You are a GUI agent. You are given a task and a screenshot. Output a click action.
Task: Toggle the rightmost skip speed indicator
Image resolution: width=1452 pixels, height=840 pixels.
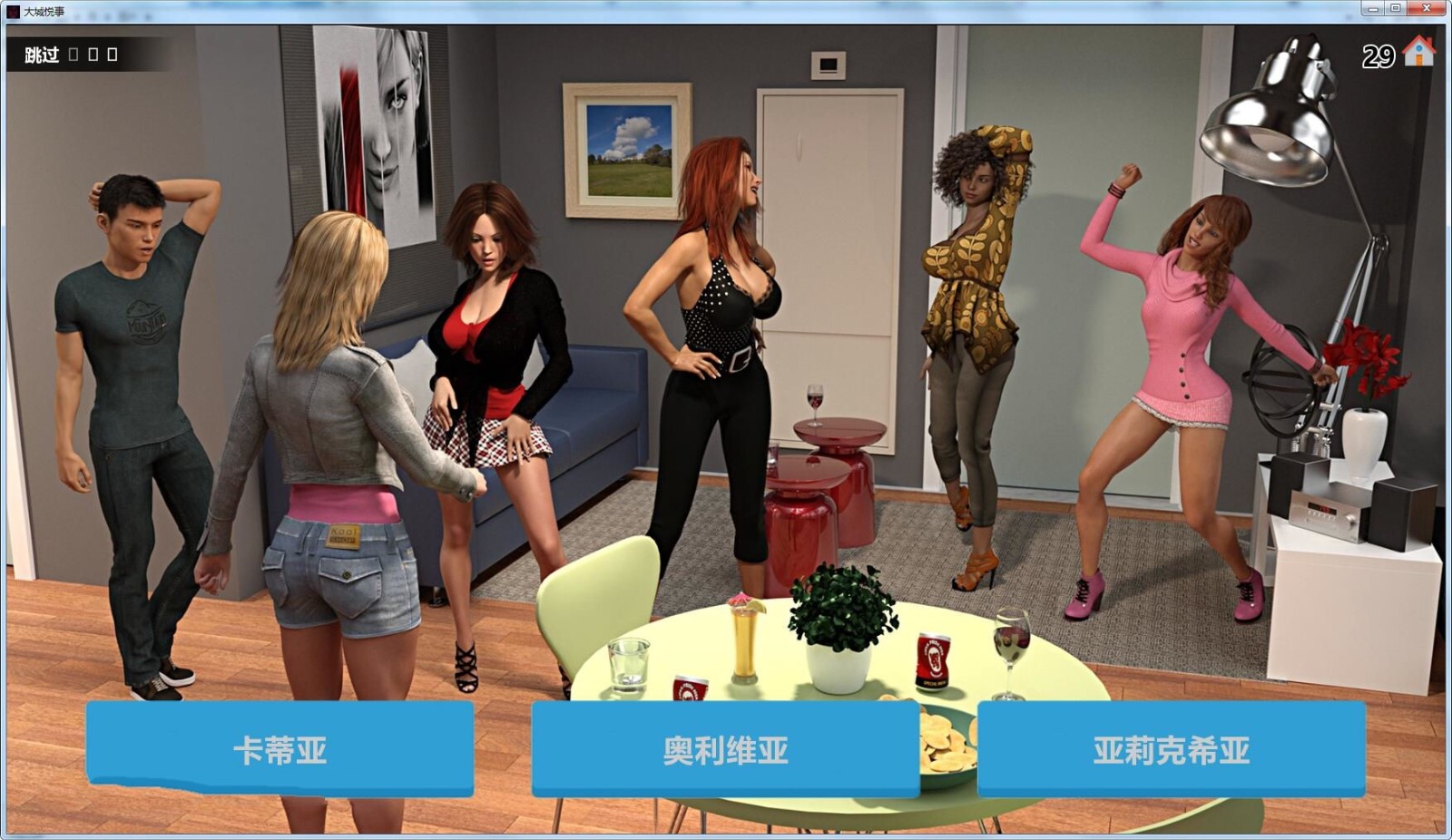click(x=113, y=53)
